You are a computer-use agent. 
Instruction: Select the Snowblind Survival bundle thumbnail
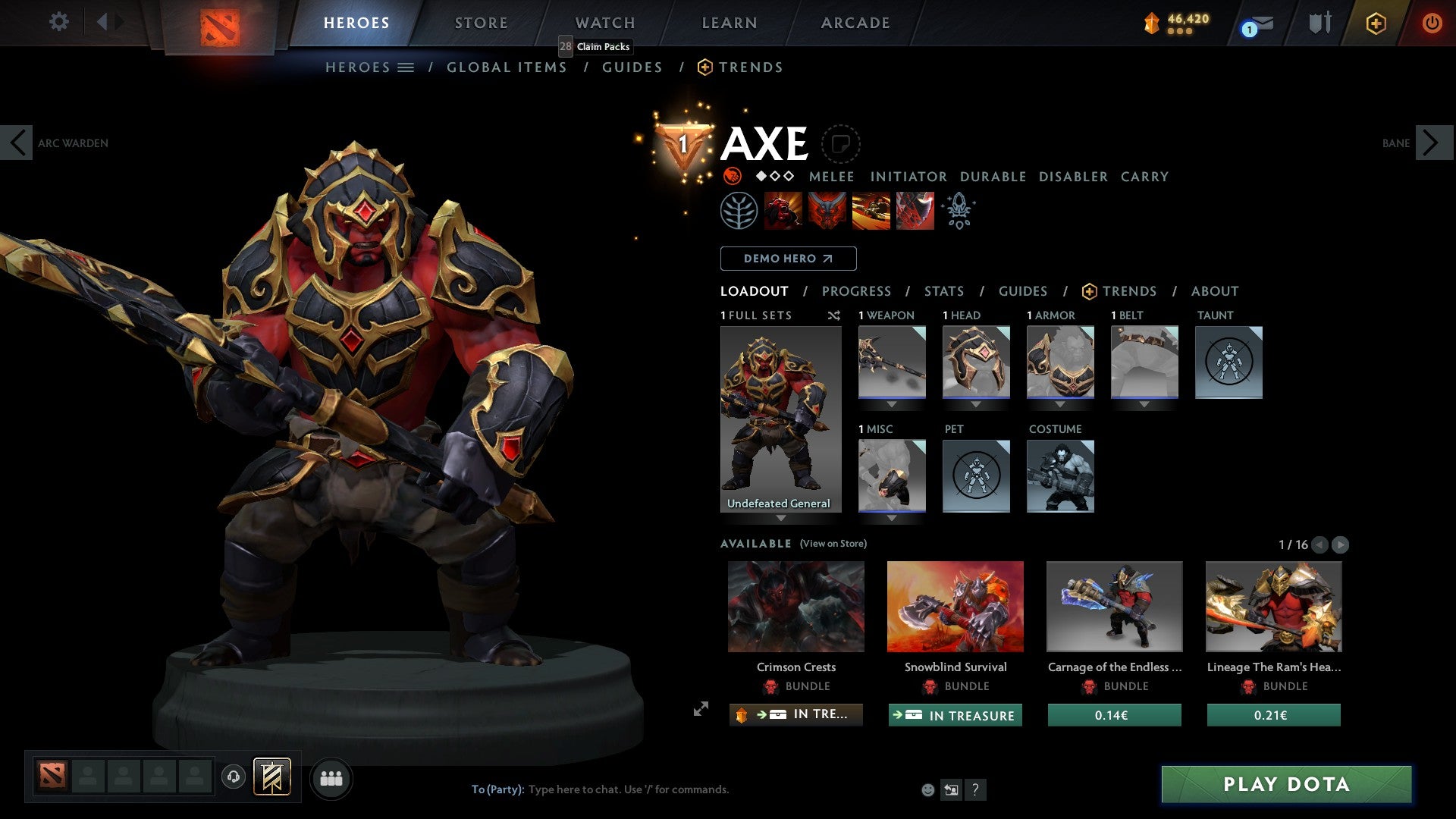coord(955,606)
